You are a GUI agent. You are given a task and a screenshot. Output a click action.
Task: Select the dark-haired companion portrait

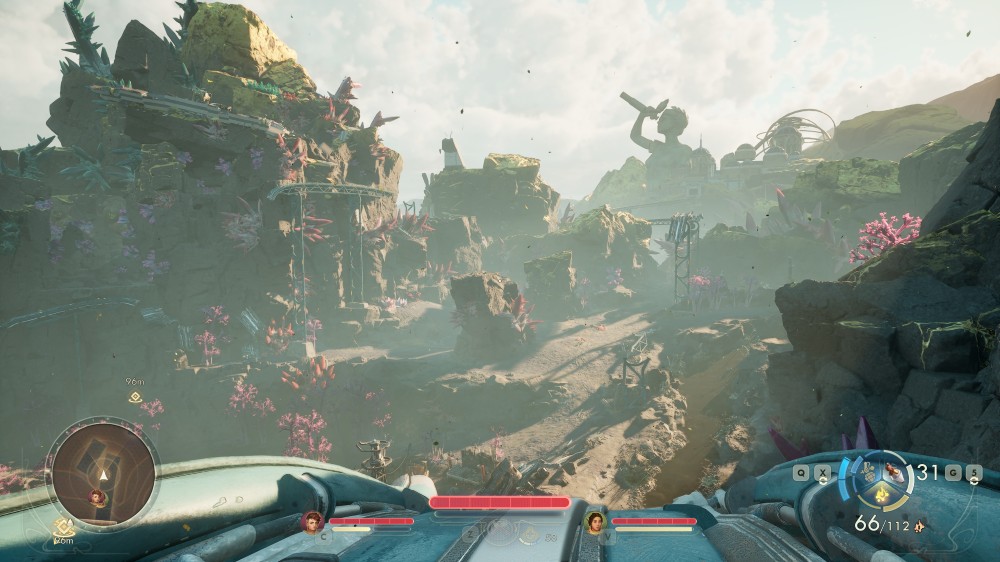(596, 522)
